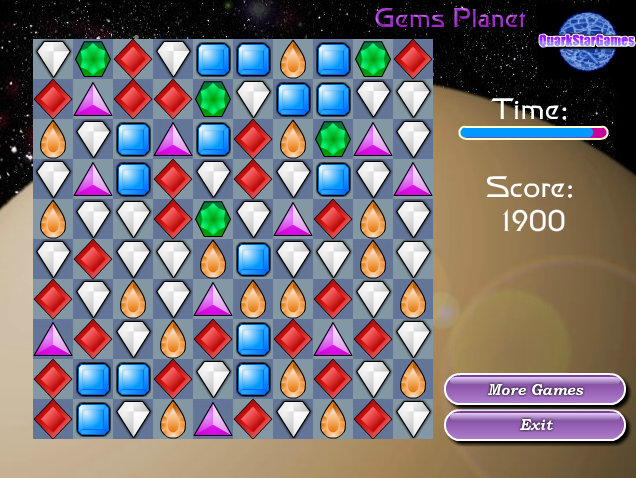
Task: Visit the QuarkStarGames logo link
Action: click(587, 41)
